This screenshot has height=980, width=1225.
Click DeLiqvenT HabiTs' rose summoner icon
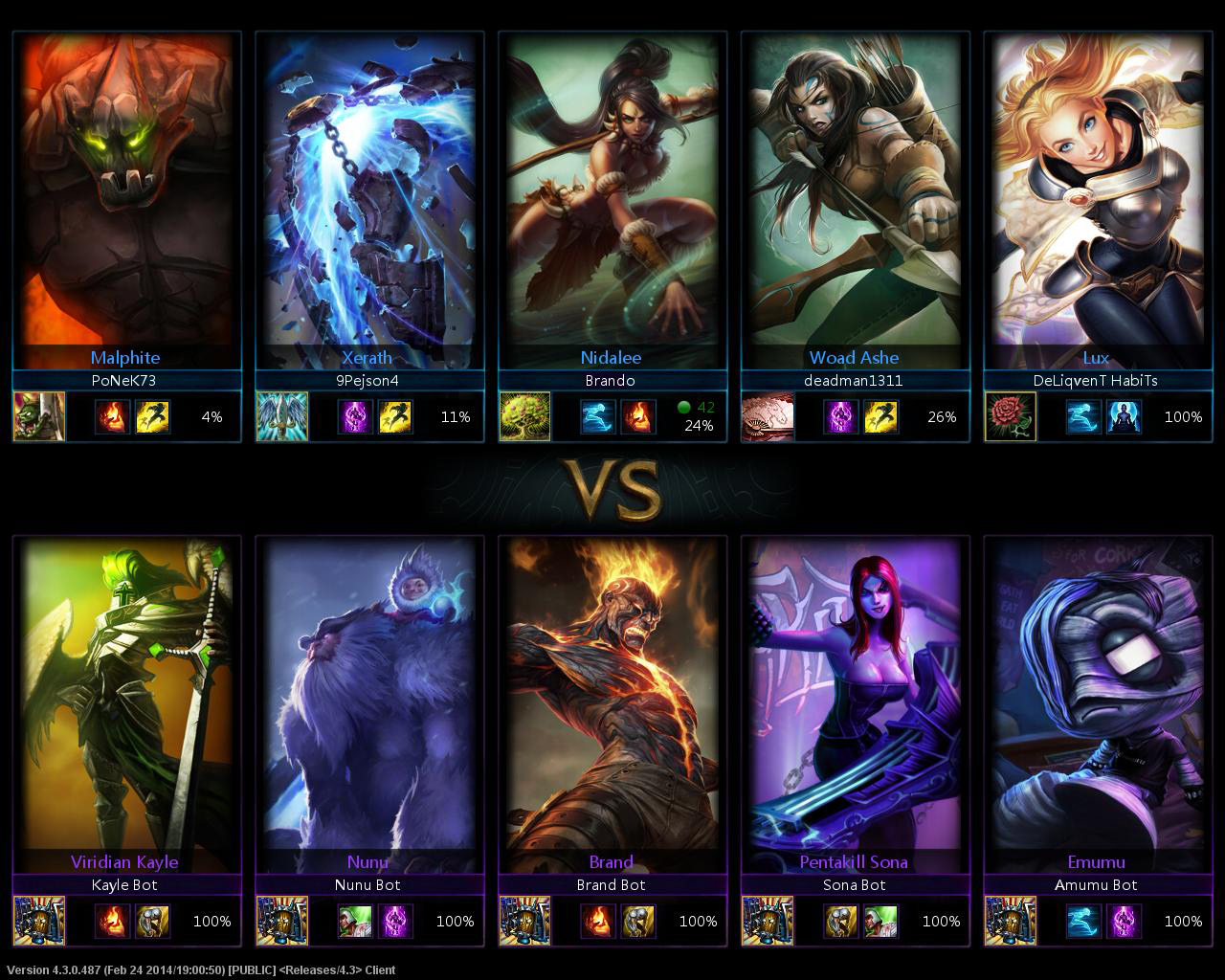tap(1011, 416)
